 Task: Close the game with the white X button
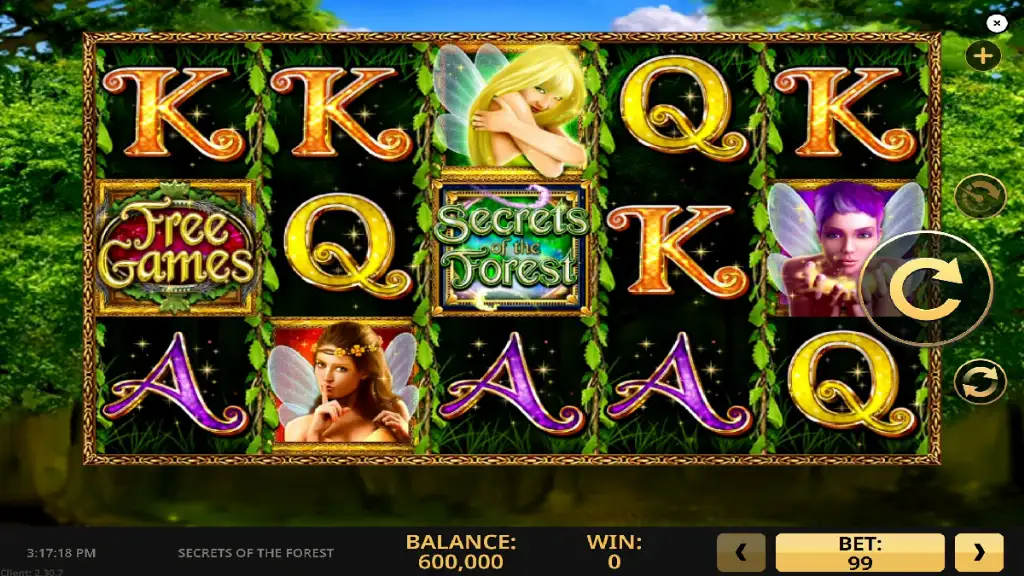[996, 22]
